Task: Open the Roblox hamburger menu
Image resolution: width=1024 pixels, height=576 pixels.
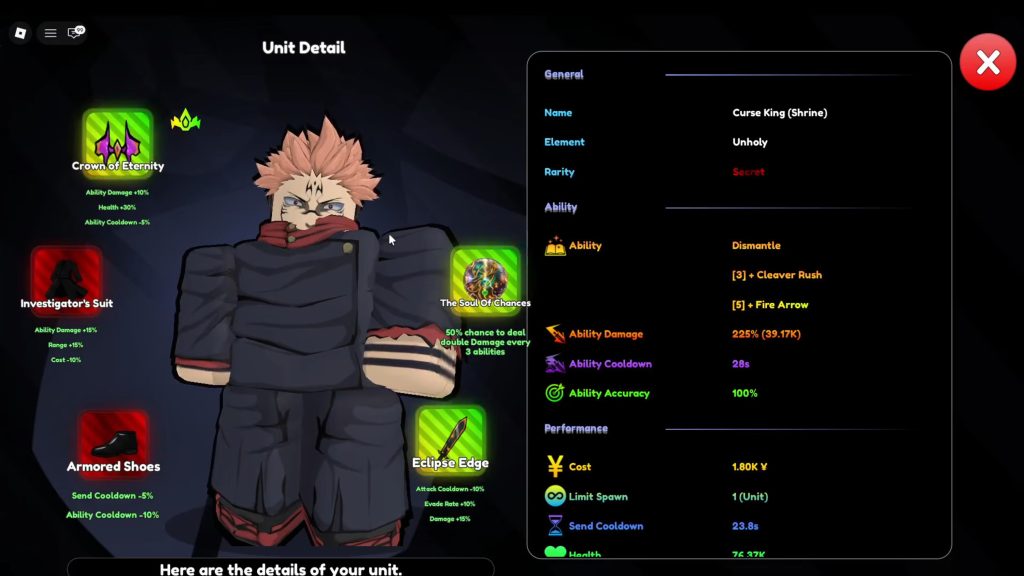Action: pos(50,33)
